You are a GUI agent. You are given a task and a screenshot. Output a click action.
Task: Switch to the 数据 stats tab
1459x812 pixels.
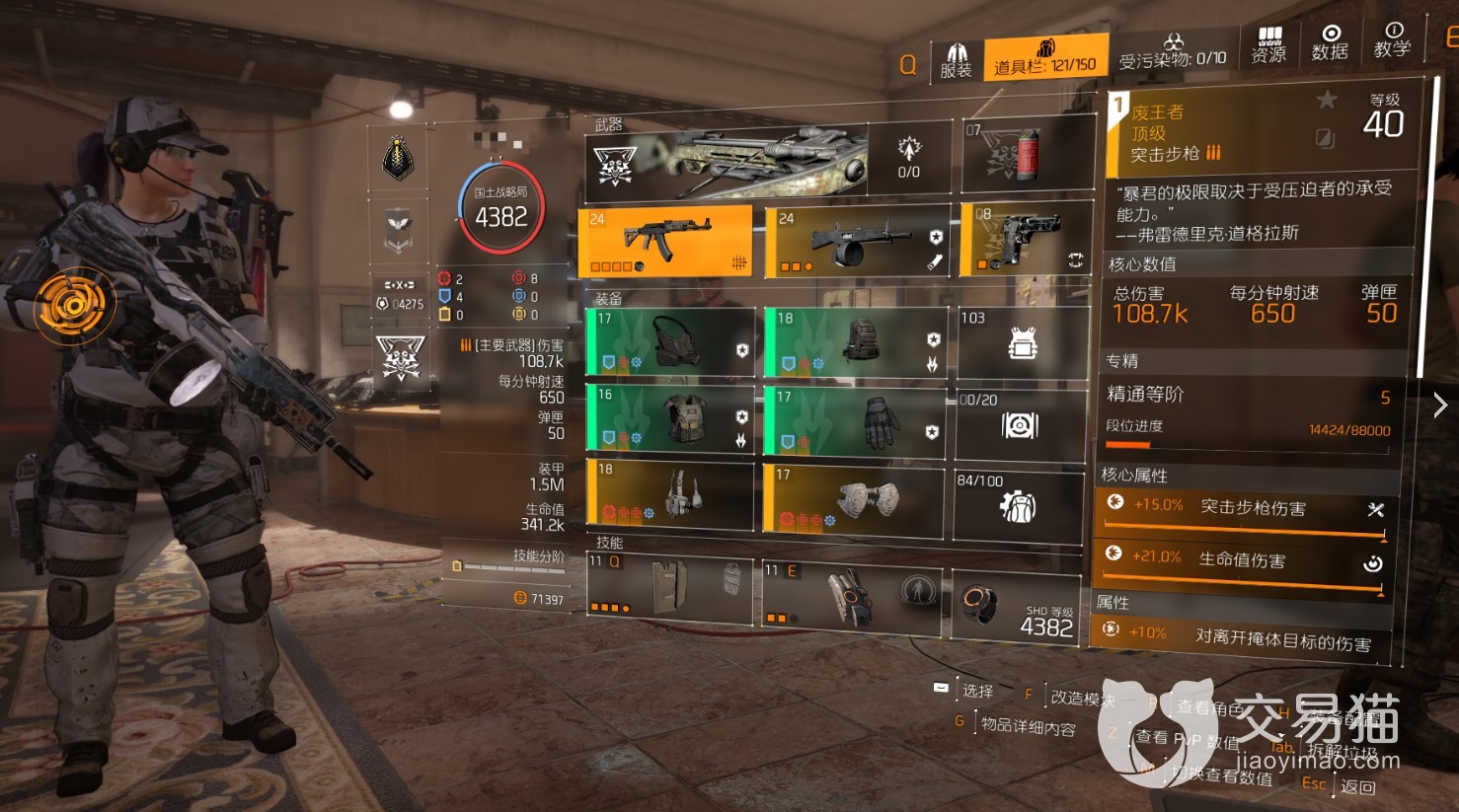tap(1330, 42)
